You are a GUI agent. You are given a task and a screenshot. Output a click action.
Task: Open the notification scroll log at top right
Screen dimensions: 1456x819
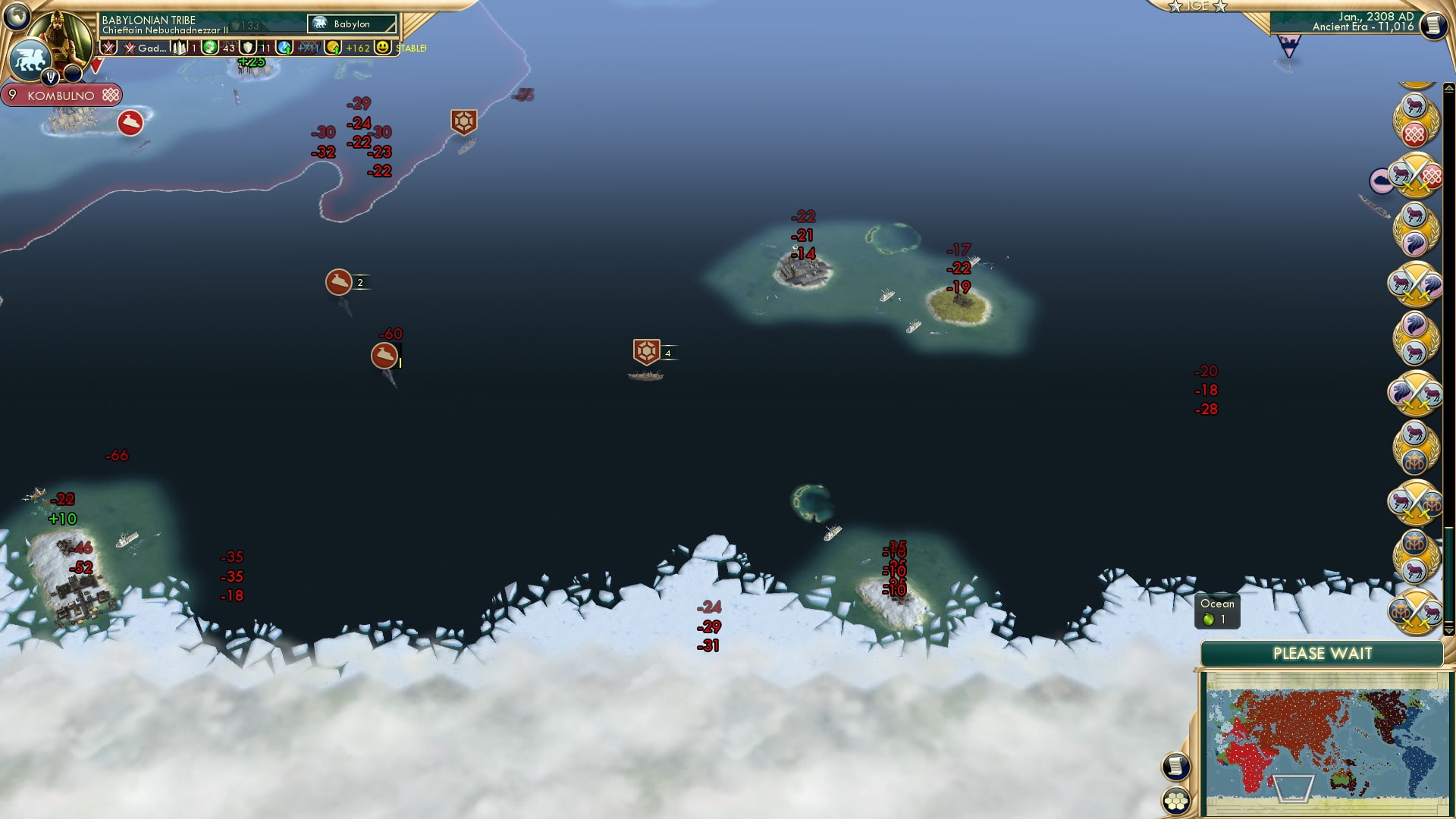[1435, 24]
